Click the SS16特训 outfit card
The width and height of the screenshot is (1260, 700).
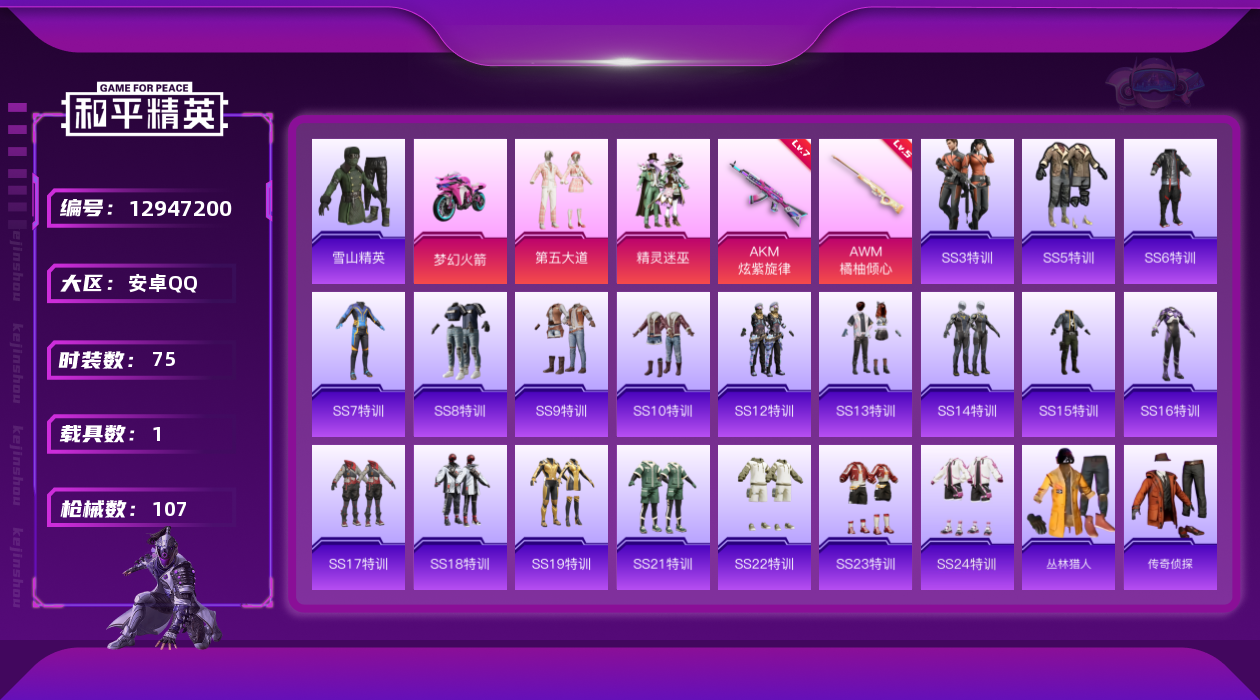pyautogui.click(x=1170, y=364)
